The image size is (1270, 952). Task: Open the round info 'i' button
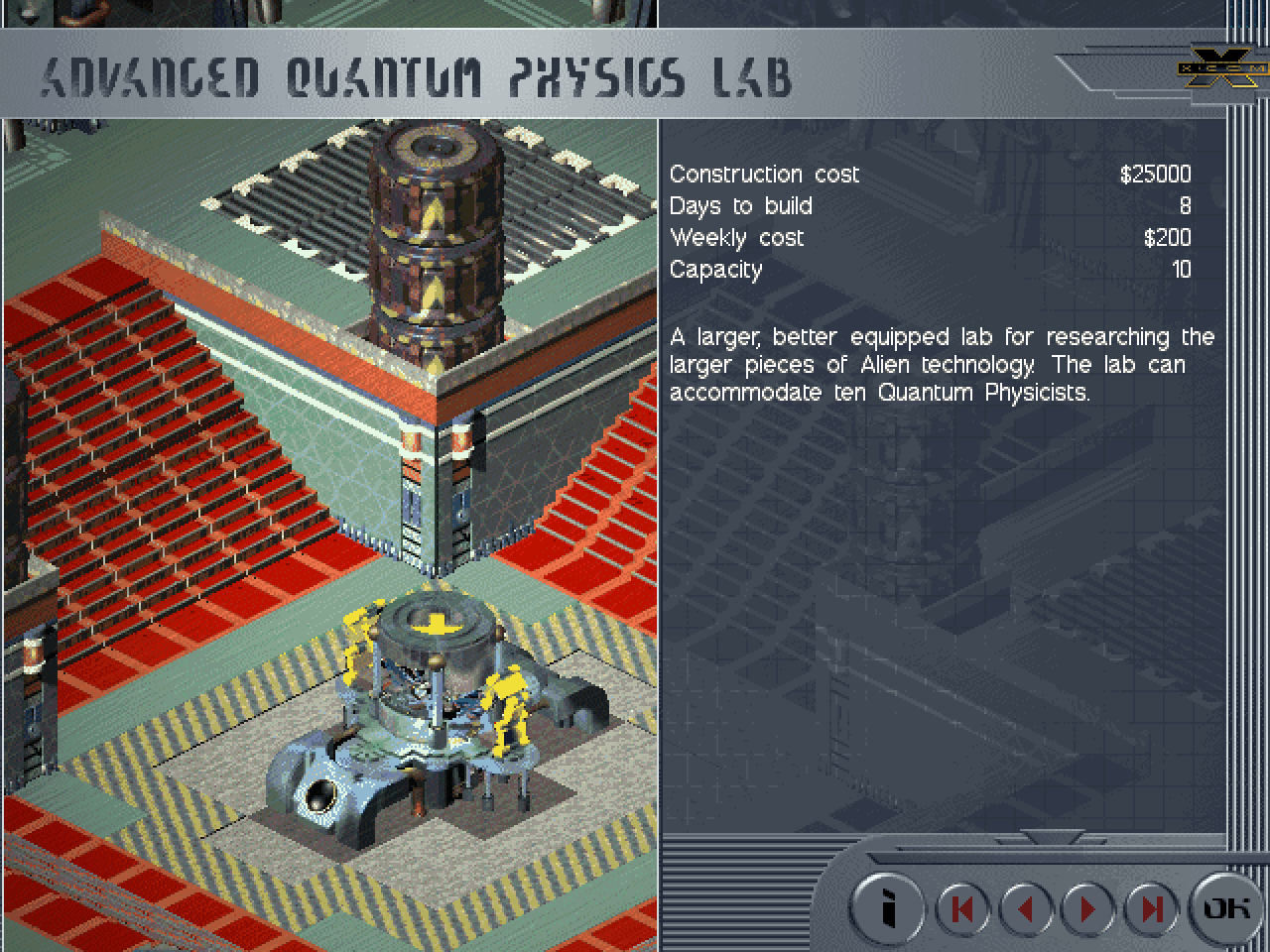[888, 907]
